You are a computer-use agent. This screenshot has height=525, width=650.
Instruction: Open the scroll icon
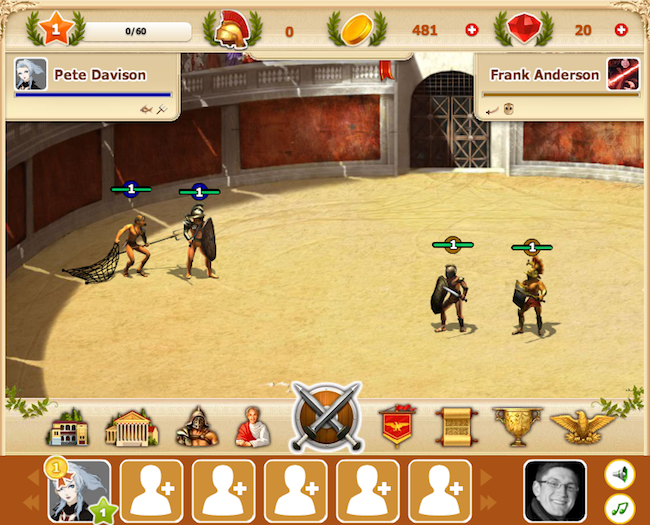coord(455,427)
